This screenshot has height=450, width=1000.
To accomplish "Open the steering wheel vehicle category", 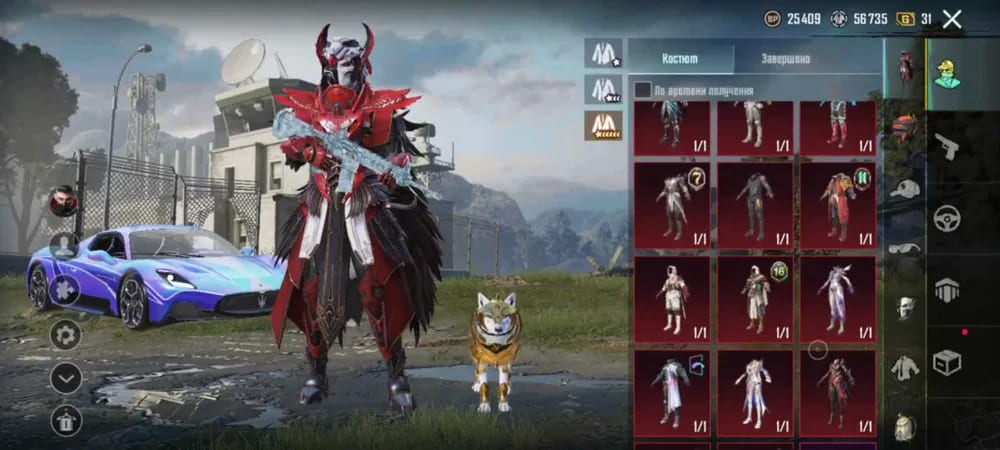I will pos(947,219).
